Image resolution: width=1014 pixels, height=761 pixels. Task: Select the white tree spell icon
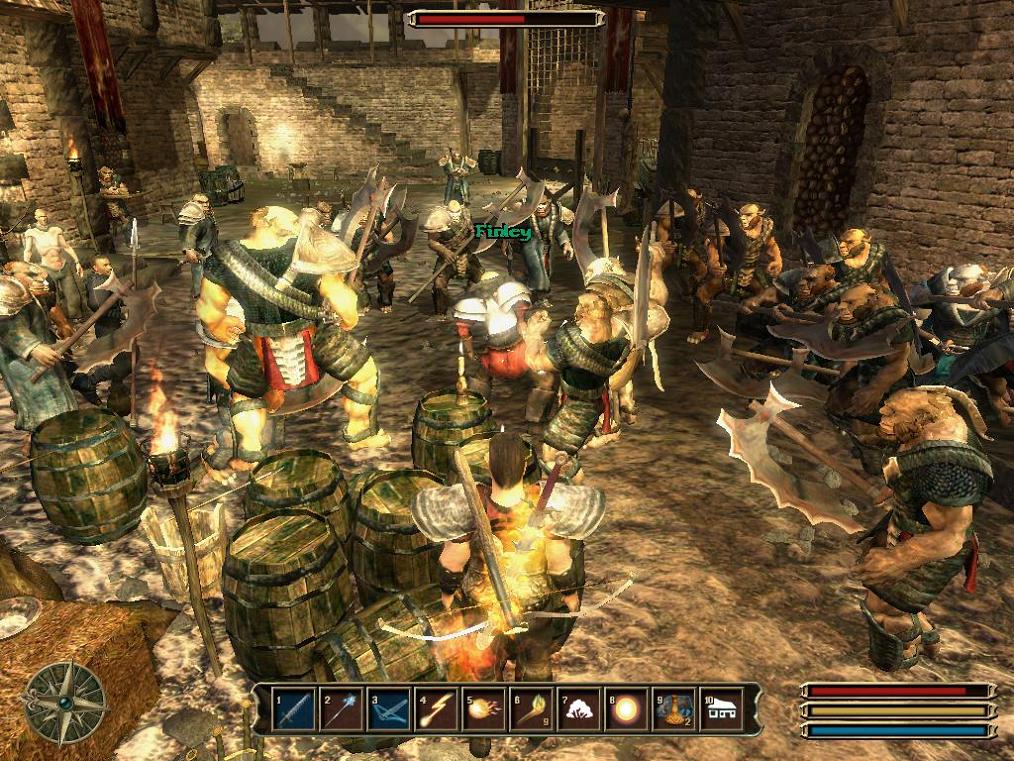tap(578, 709)
